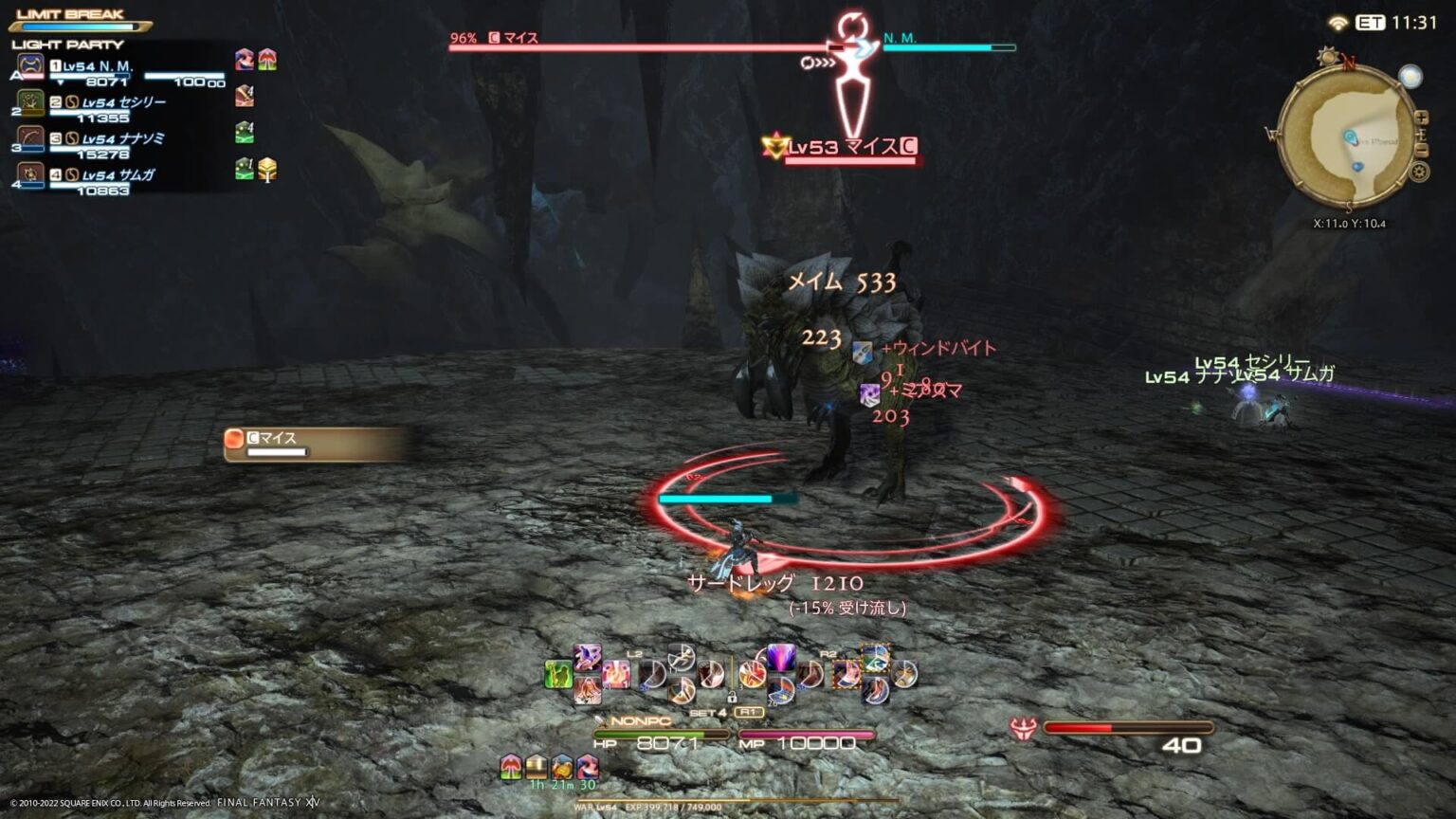Click セシリー's red buff icon with stack count 4
The height and width of the screenshot is (819, 1456).
(x=245, y=97)
